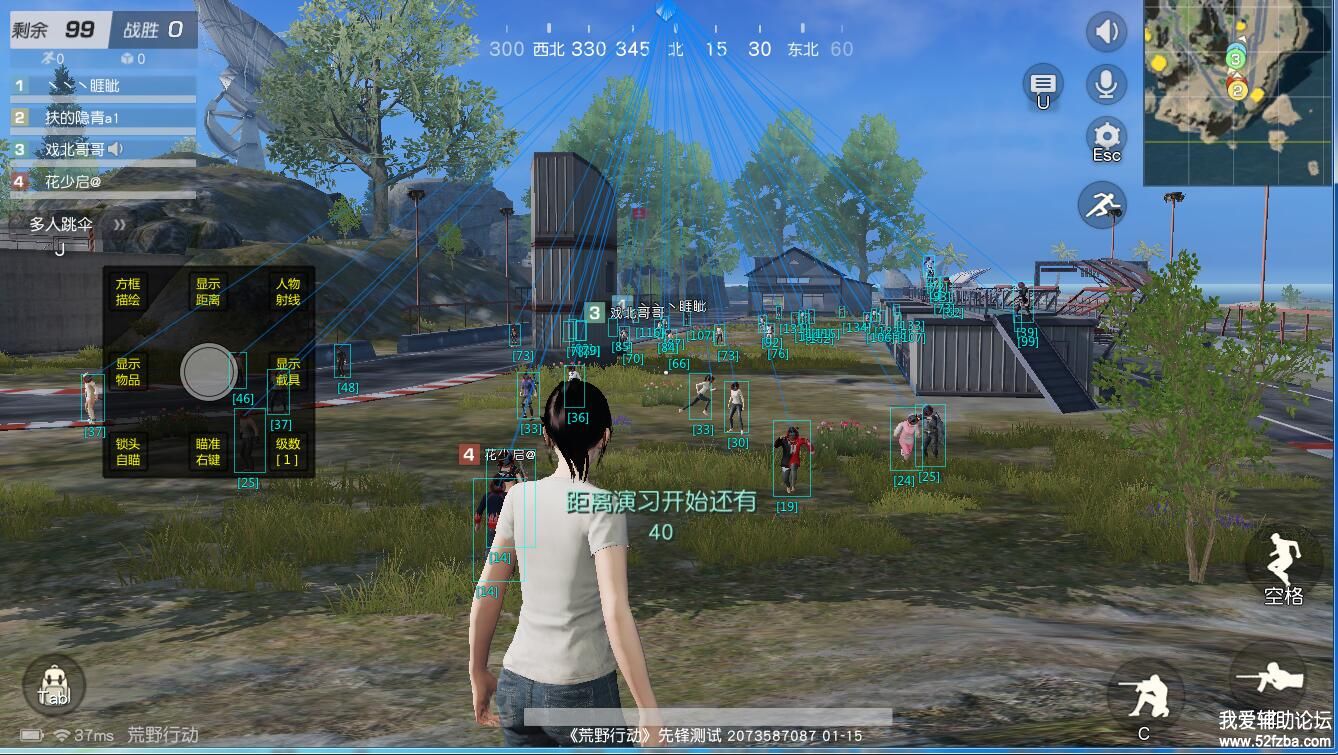The width and height of the screenshot is (1338, 755).
Task: Toggle the 显示距离 distance option
Action: tap(208, 292)
